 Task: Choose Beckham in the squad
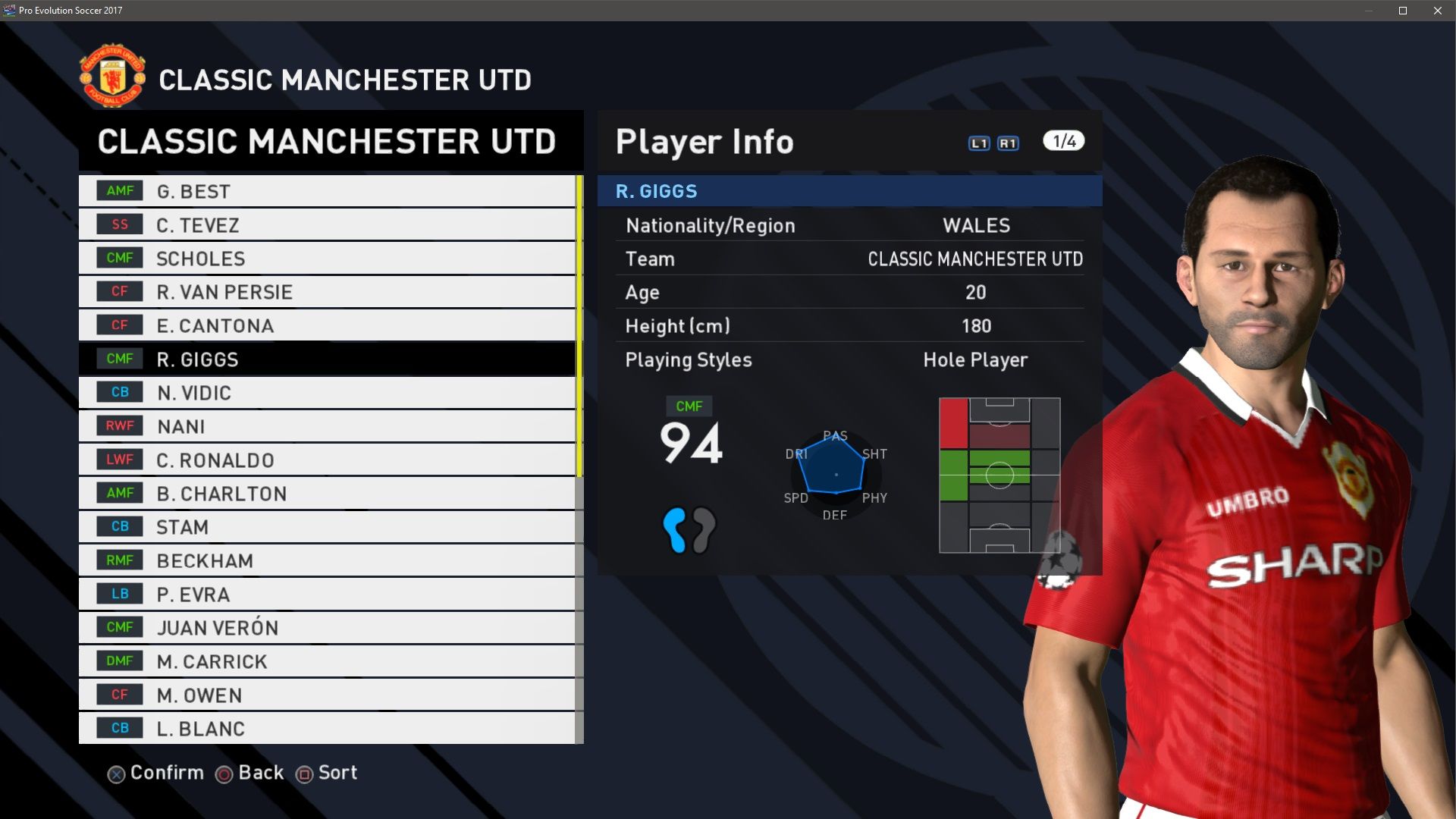click(x=326, y=560)
